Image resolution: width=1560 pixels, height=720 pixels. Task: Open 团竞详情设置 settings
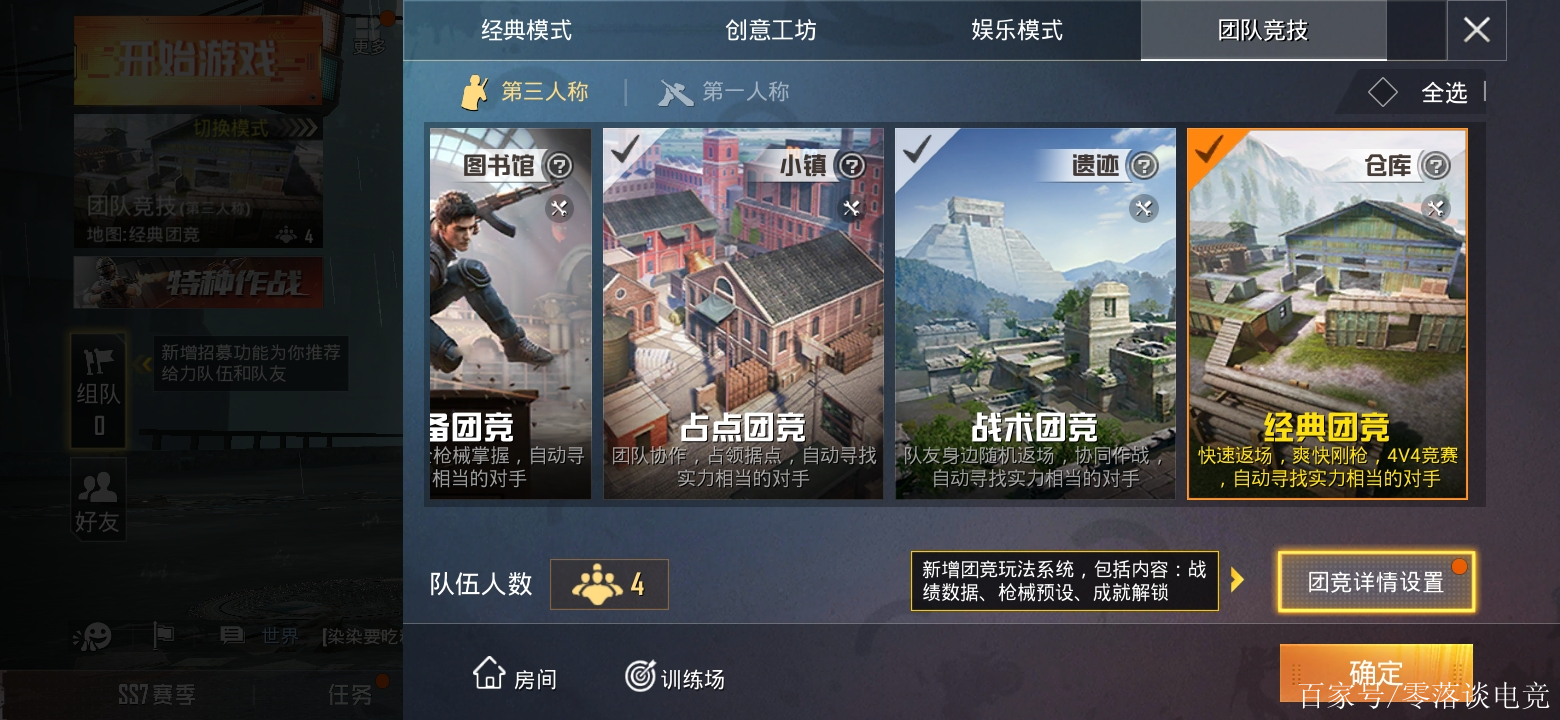click(x=1375, y=581)
